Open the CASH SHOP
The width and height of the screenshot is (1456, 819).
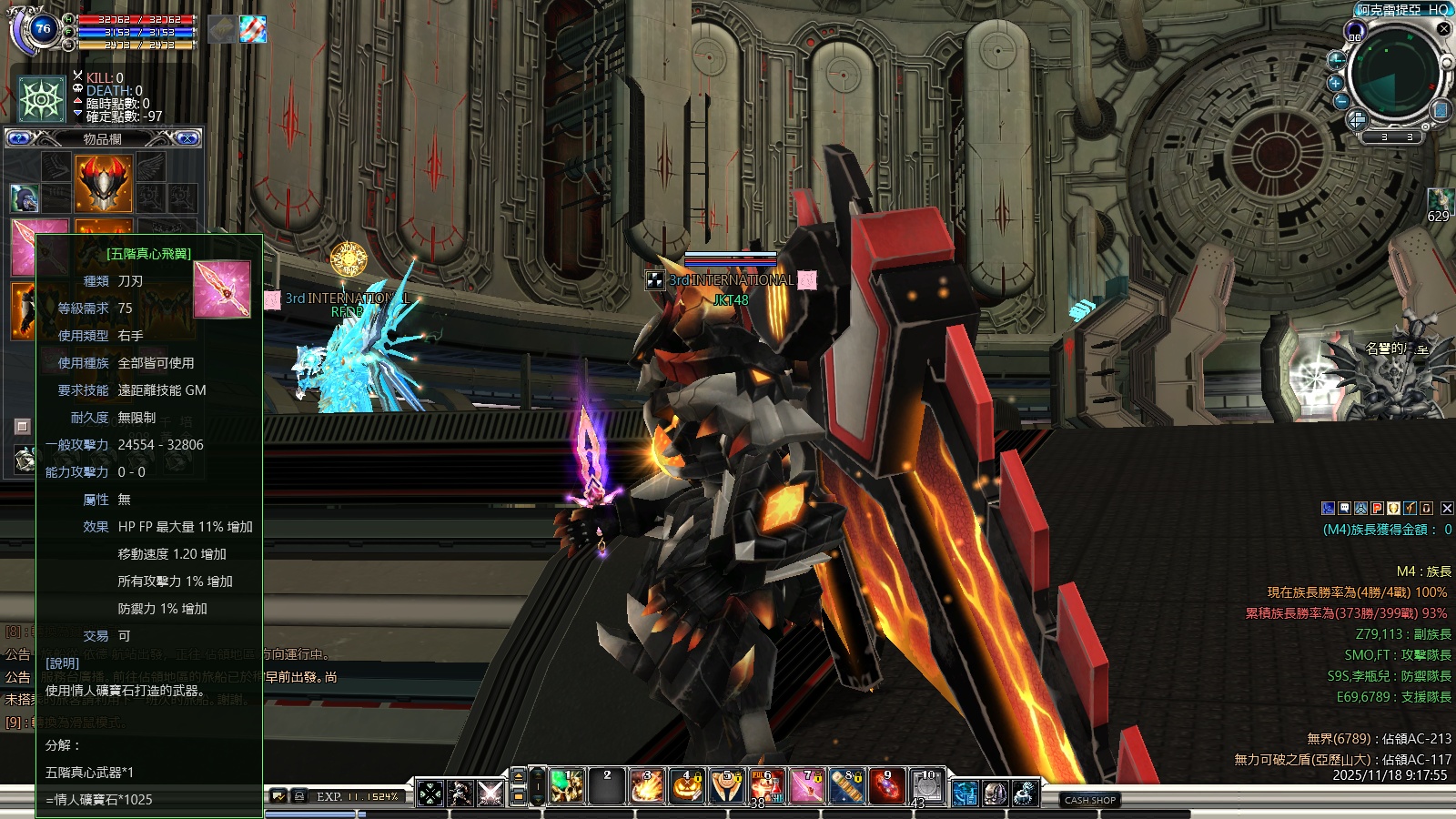pyautogui.click(x=1090, y=800)
